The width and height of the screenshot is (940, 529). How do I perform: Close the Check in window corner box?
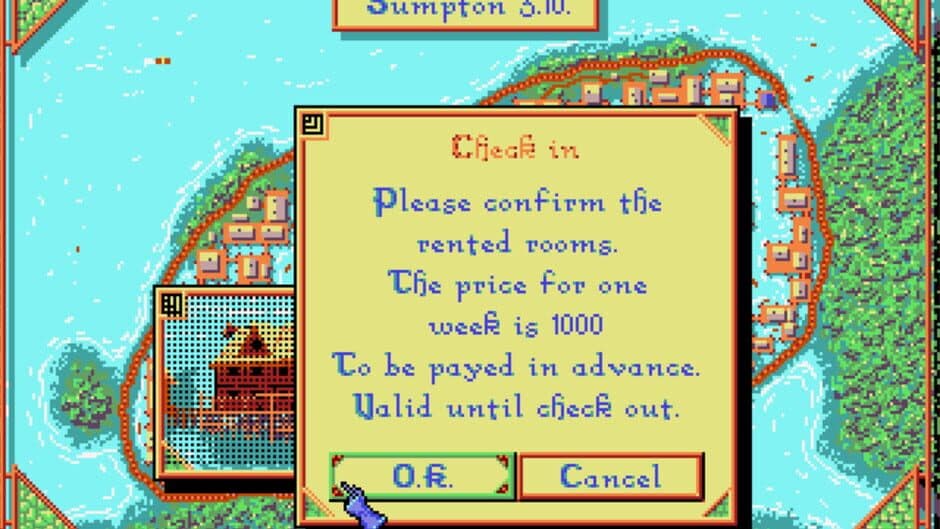pos(311,124)
